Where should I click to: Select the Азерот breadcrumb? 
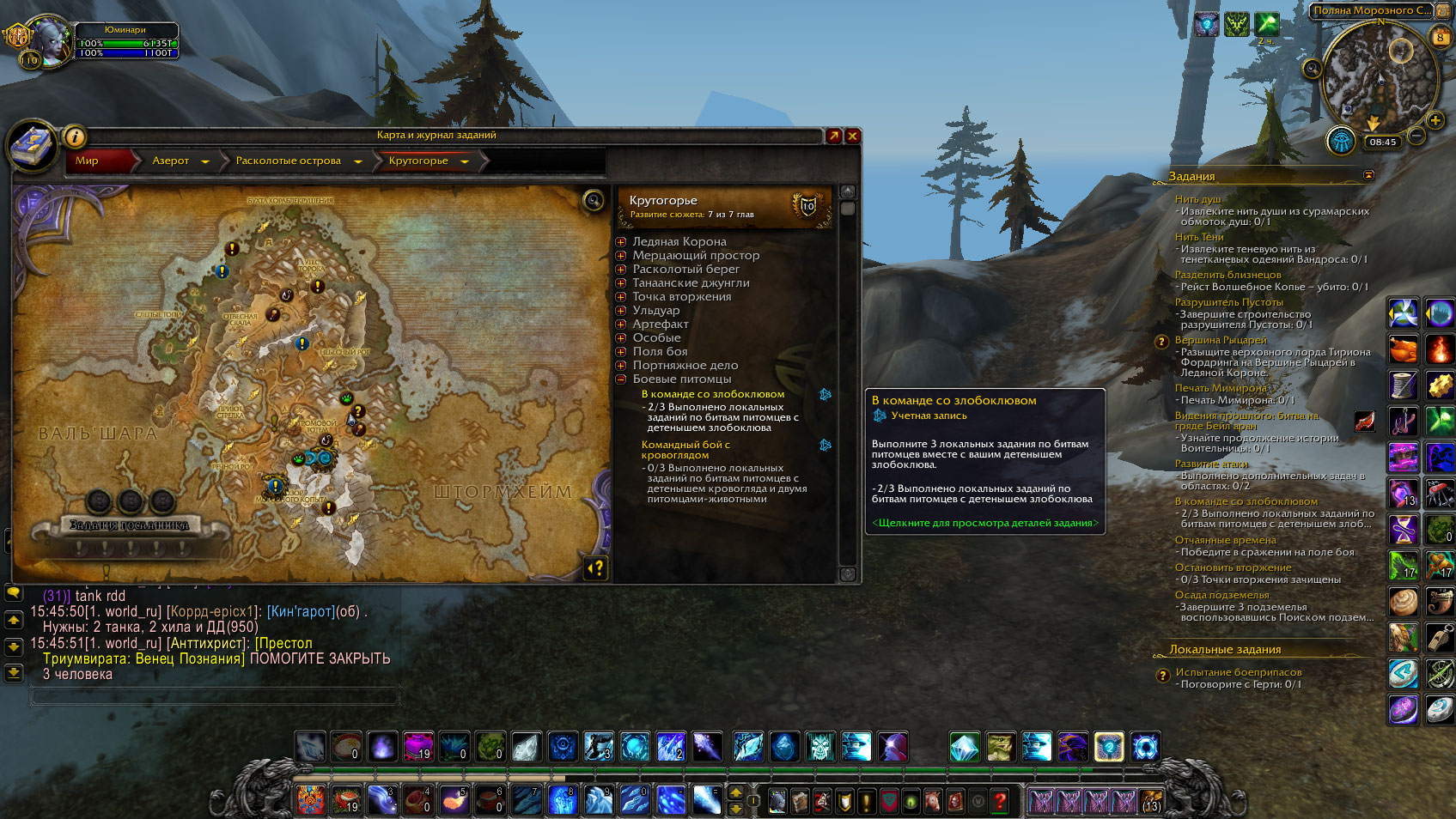point(170,161)
